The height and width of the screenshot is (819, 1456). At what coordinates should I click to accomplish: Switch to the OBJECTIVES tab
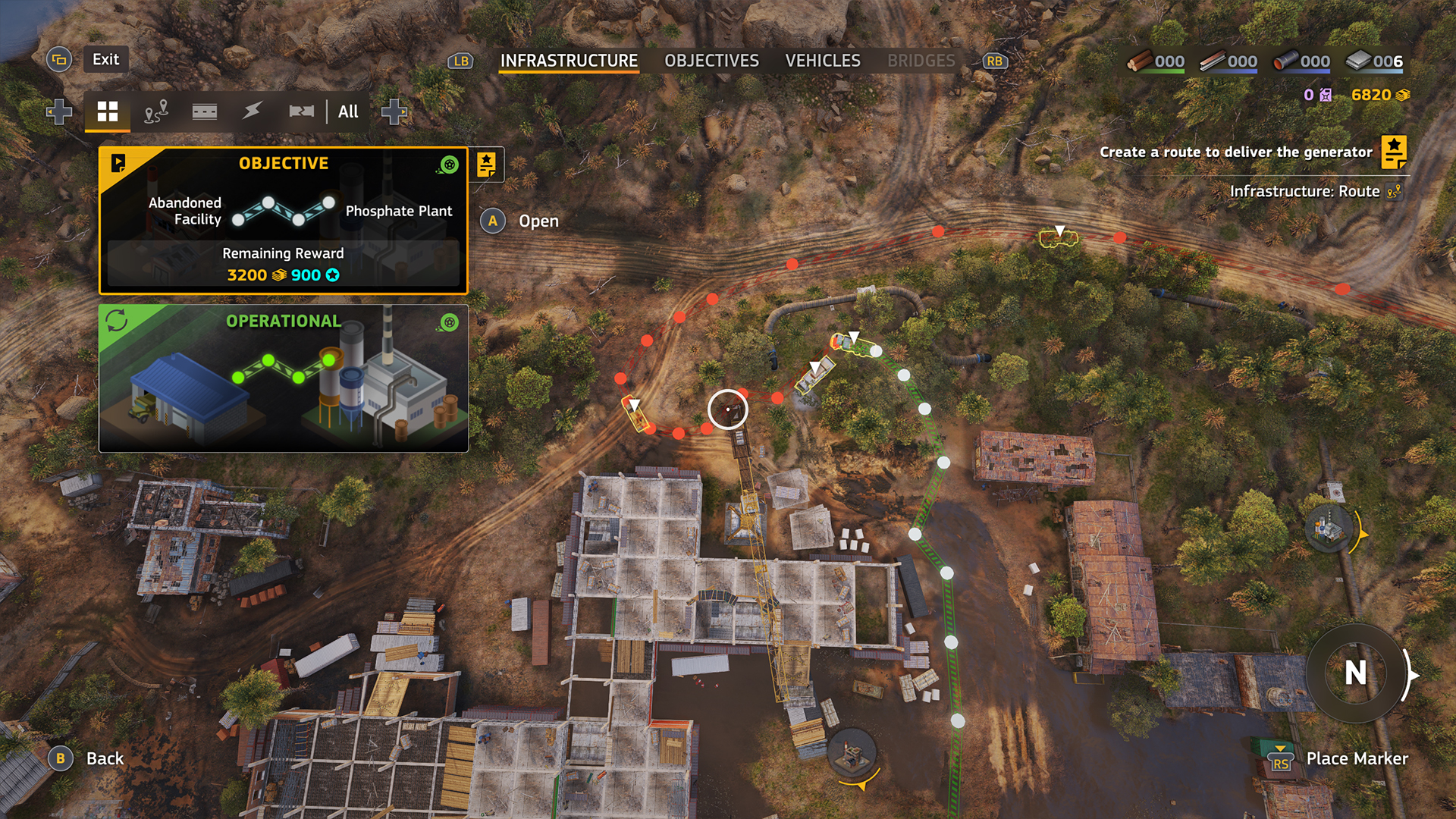(711, 61)
